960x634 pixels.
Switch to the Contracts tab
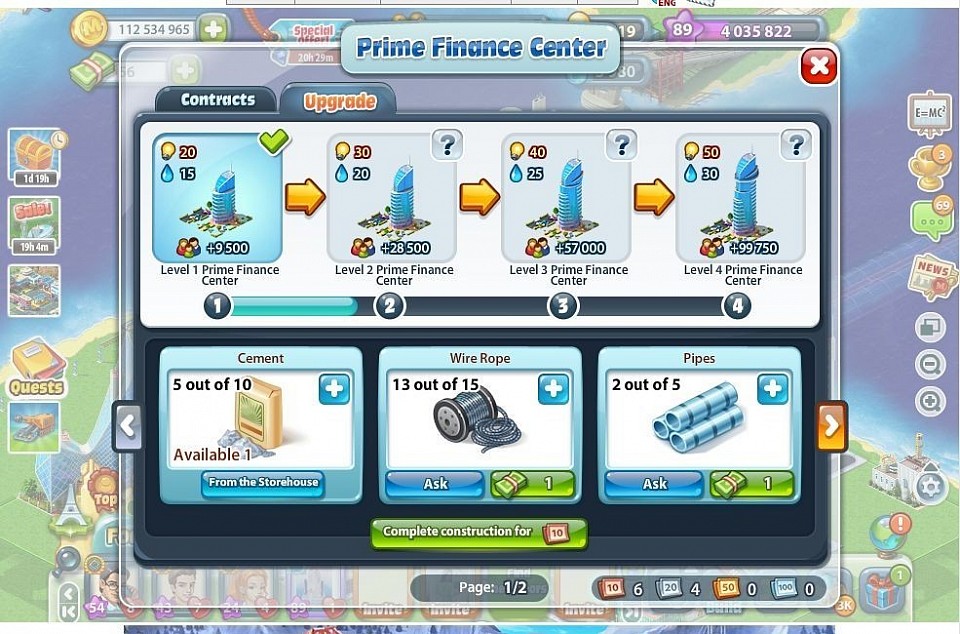tap(217, 100)
